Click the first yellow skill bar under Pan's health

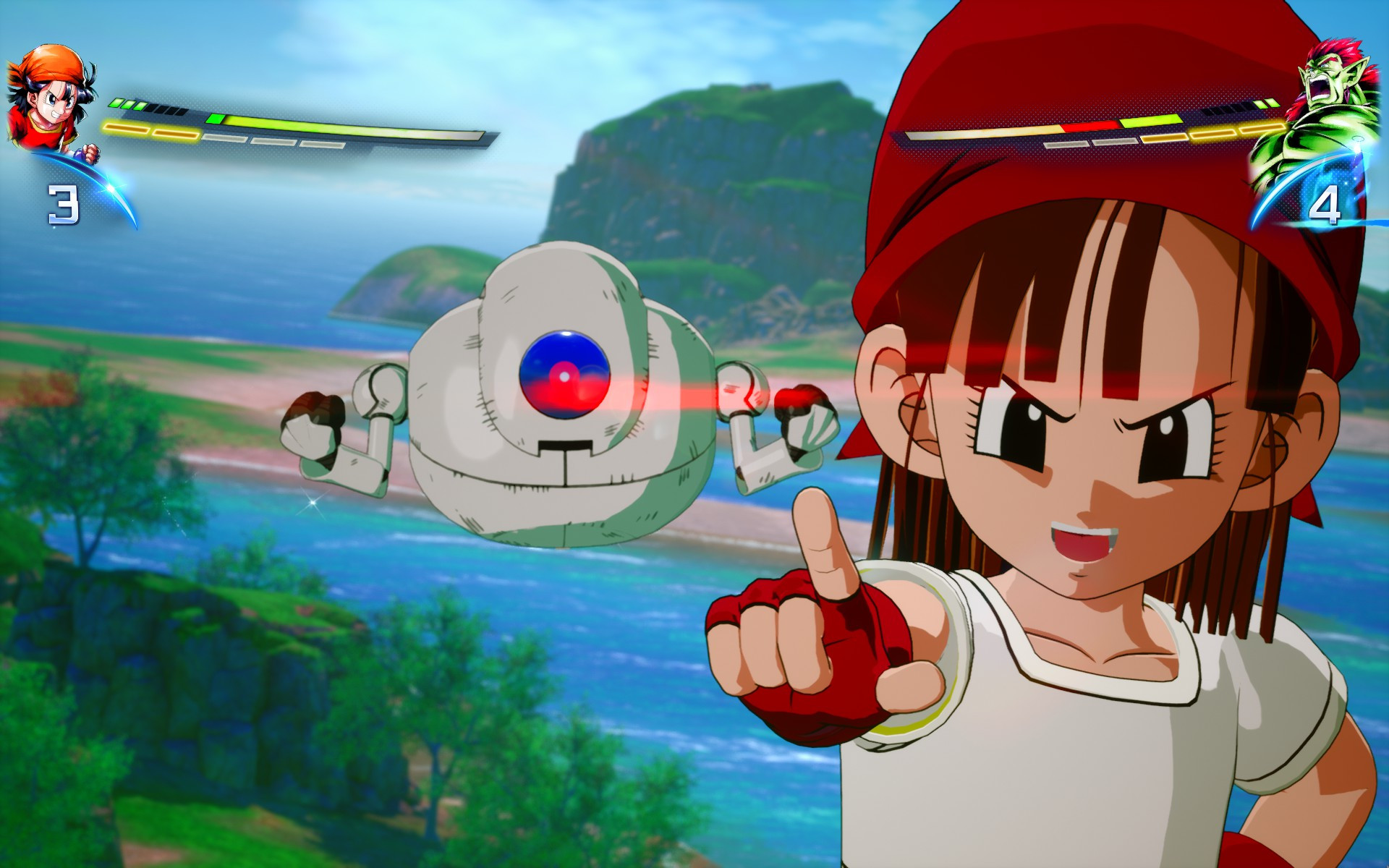127,127
